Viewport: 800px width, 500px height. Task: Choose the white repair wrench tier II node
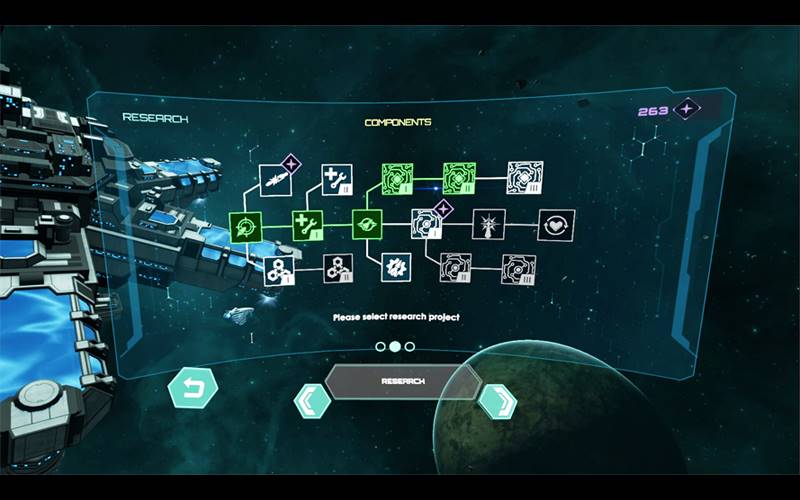336,180
